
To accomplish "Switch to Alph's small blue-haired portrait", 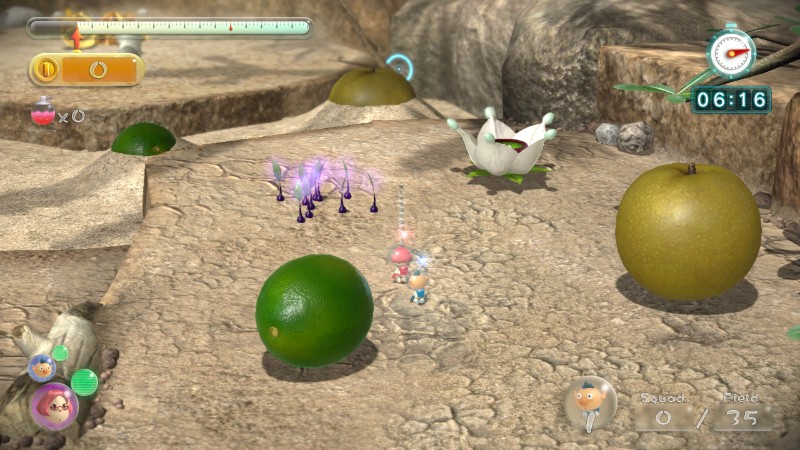I will [42, 367].
